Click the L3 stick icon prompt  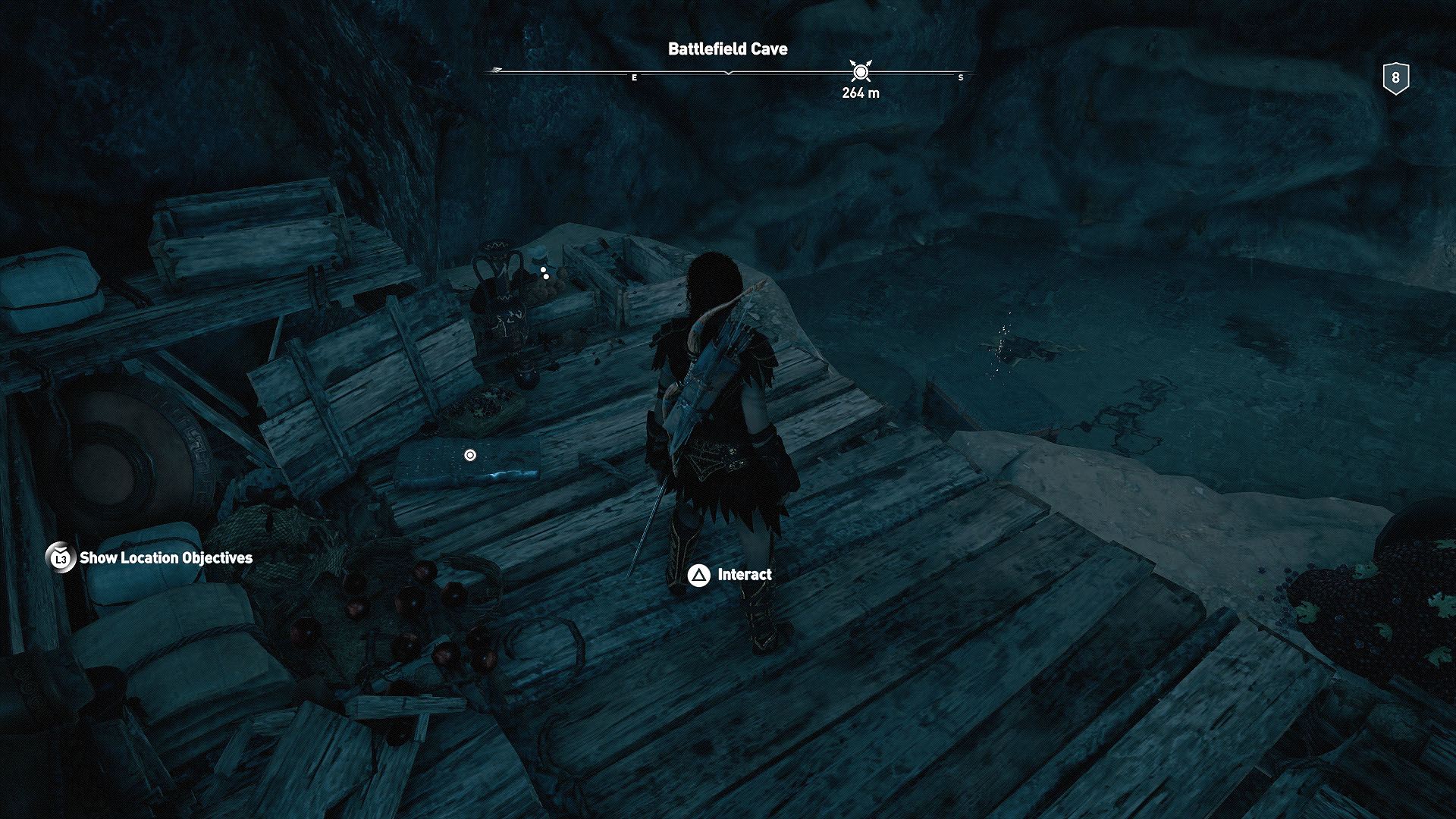click(x=60, y=559)
